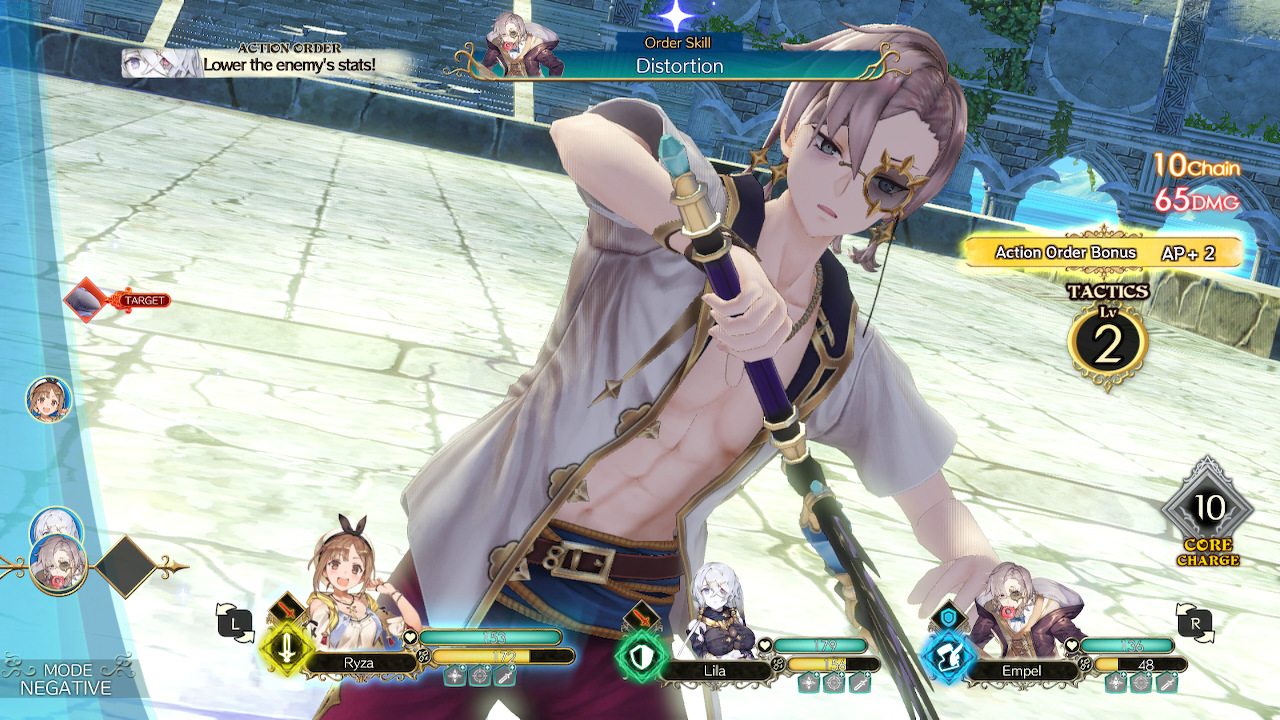Screen dimensions: 1280x720
Task: Enable Empel's sword enhancement slot
Action: 1165,683
